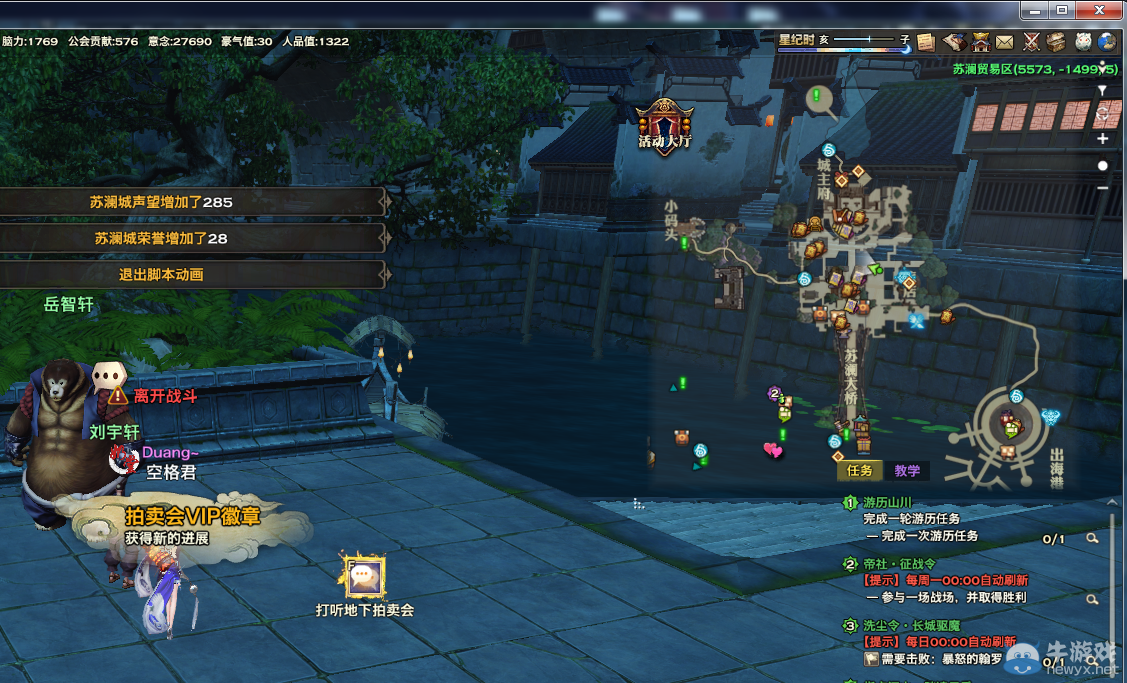Click the map filter funnel icon
The width and height of the screenshot is (1127, 683).
coord(1103,90)
